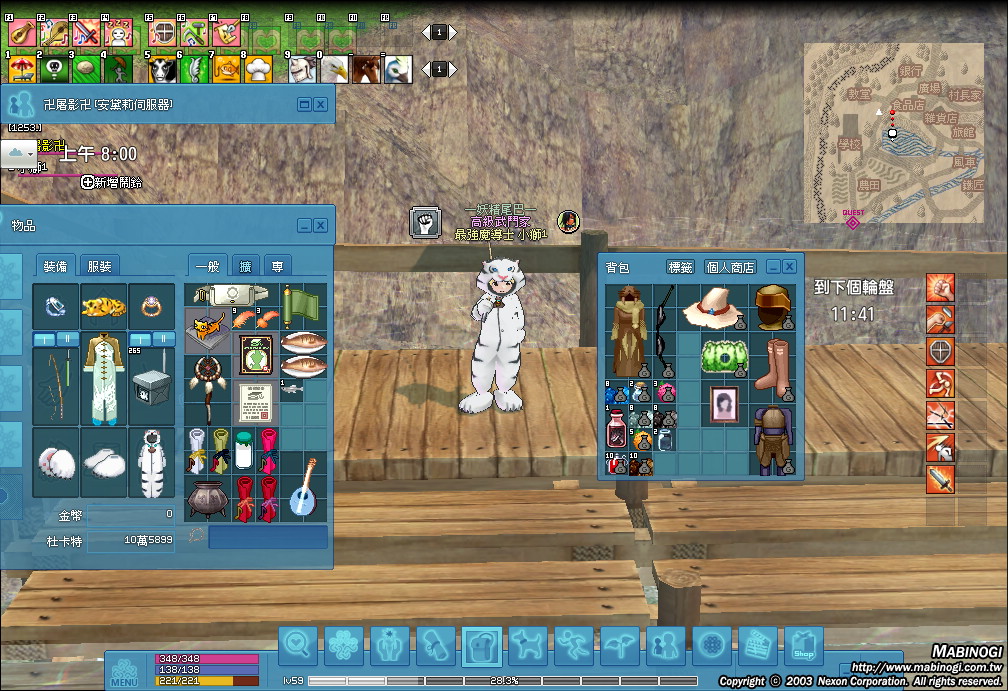Pick the framed portrait item in the bag
This screenshot has height=691, width=1008.
(724, 405)
